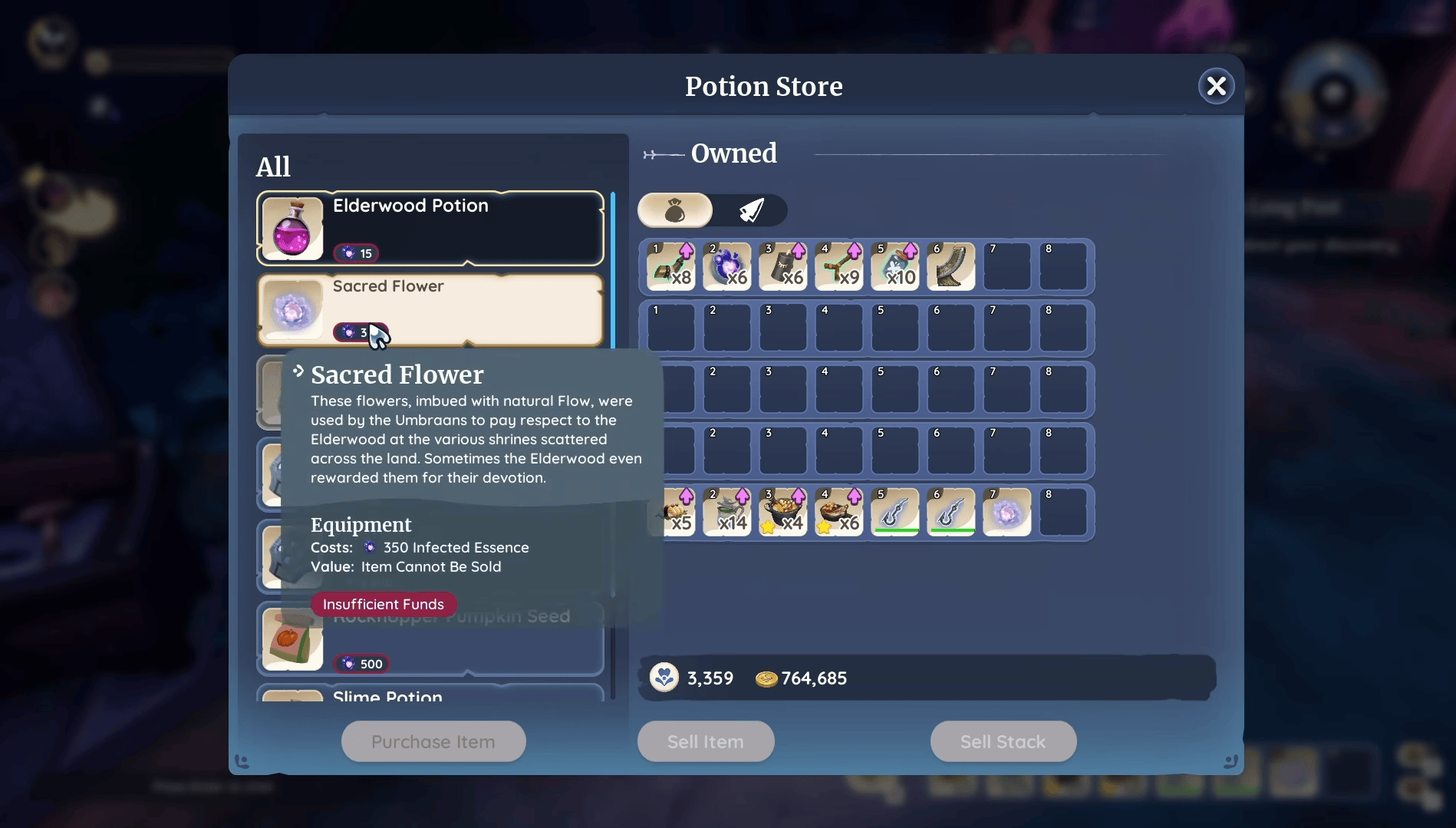Click the green durability bar on slot 5 hook
This screenshot has width=1456, height=828.
[x=894, y=528]
